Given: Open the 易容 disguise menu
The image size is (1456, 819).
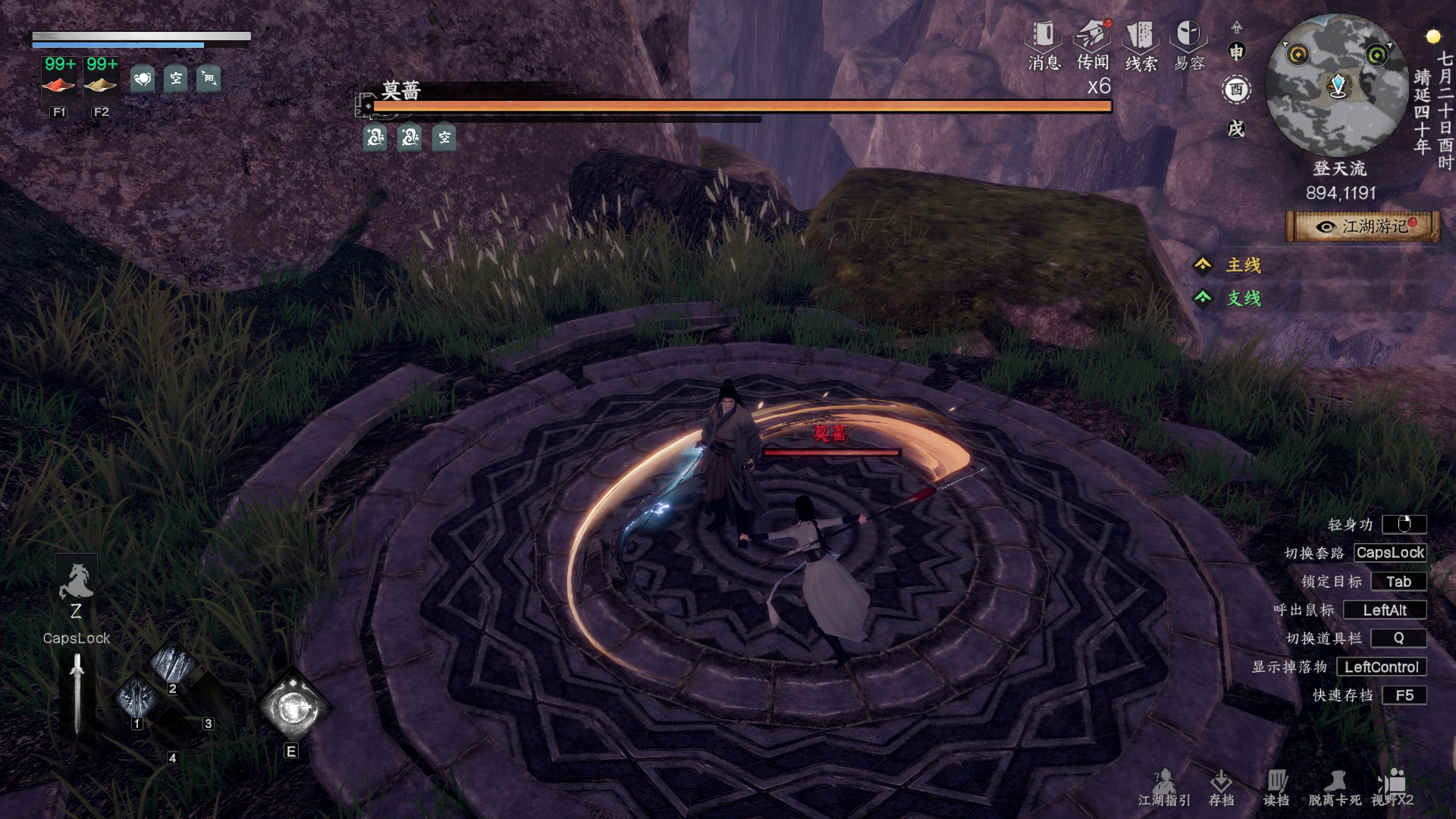Looking at the screenshot, I should 1188,44.
